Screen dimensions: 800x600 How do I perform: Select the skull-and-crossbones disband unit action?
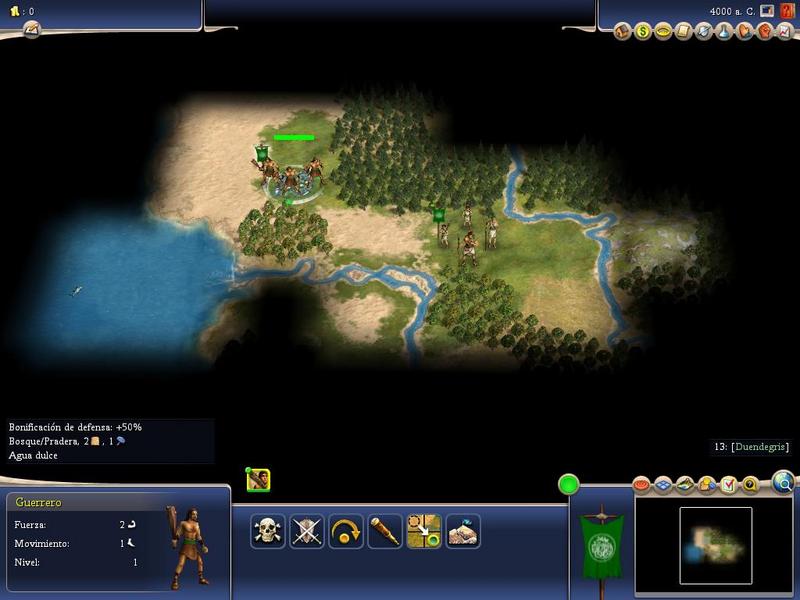click(x=267, y=530)
